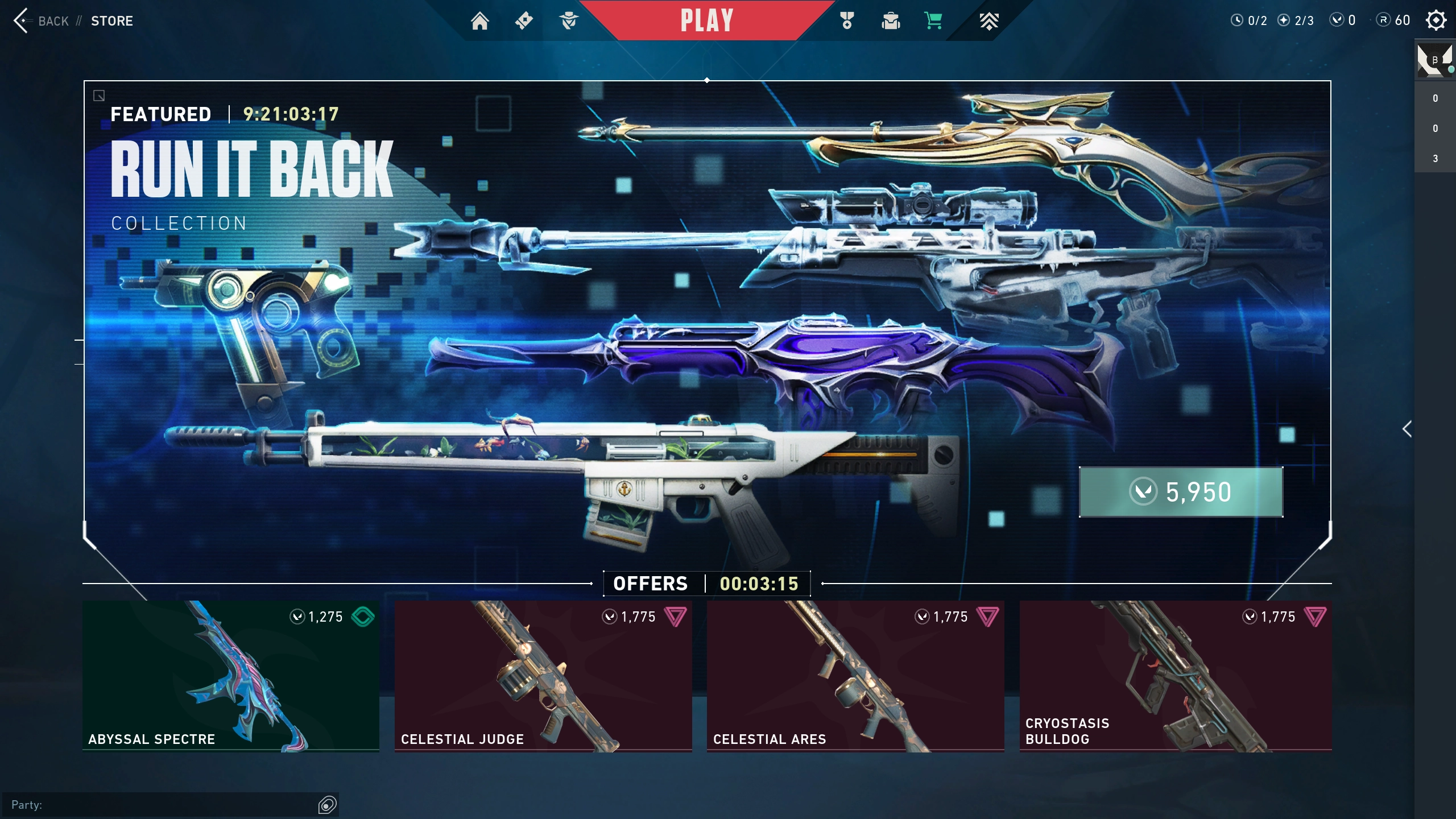This screenshot has width=1456, height=819.
Task: Buy the Run It Back bundle for 5,950
Action: tap(1181, 492)
